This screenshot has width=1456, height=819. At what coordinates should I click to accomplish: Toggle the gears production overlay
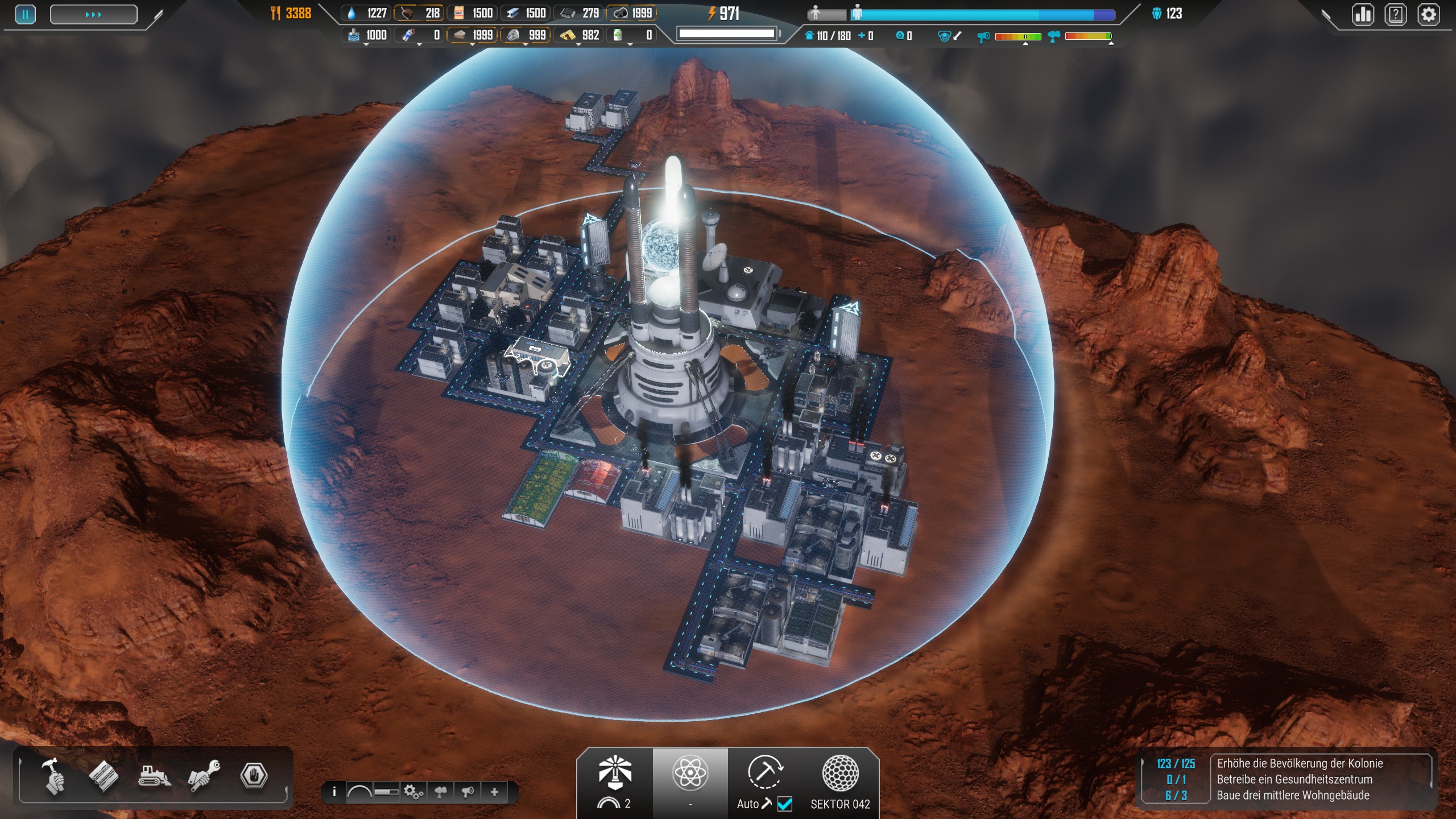tap(413, 792)
